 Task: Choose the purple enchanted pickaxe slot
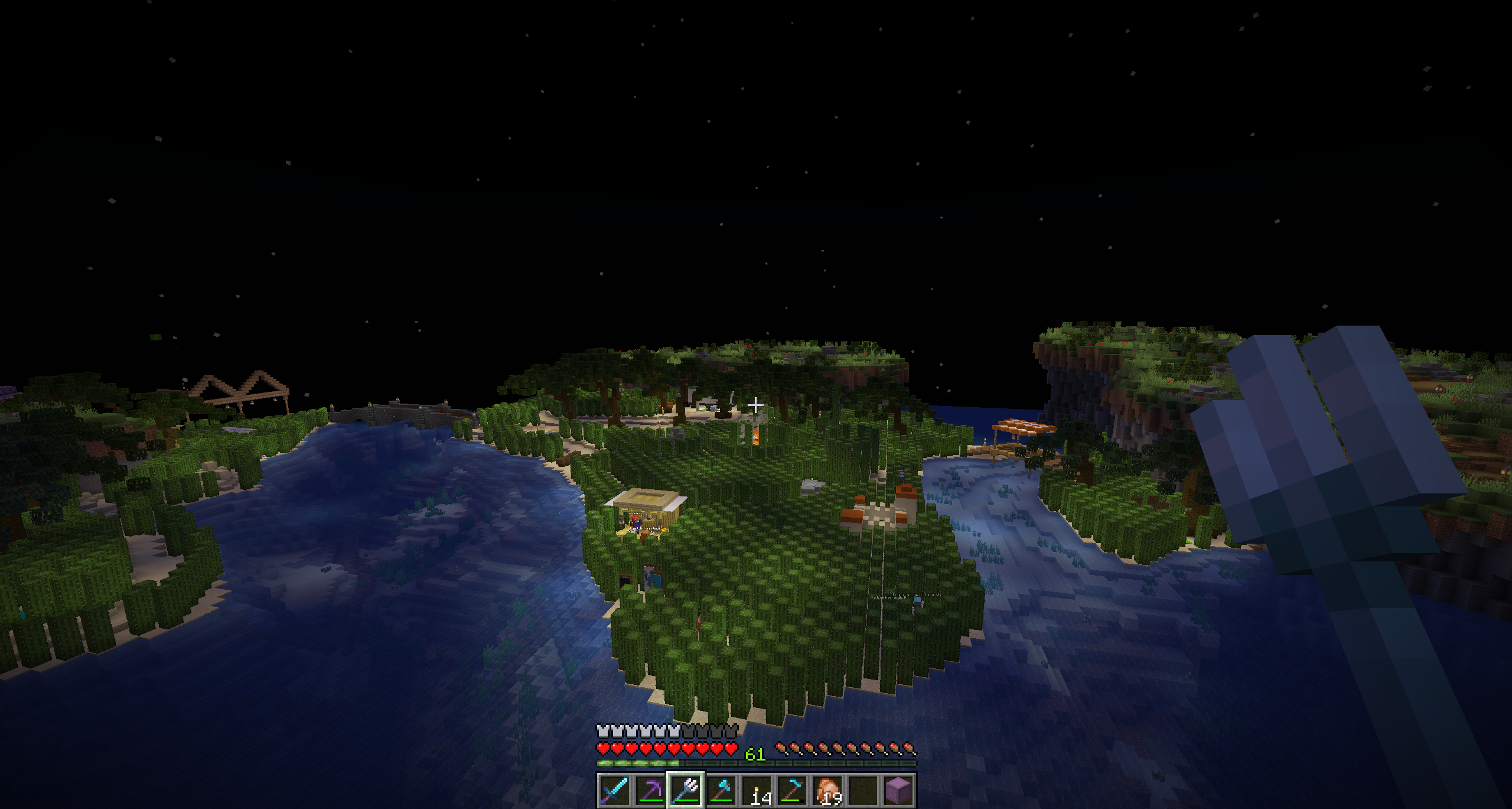[650, 791]
